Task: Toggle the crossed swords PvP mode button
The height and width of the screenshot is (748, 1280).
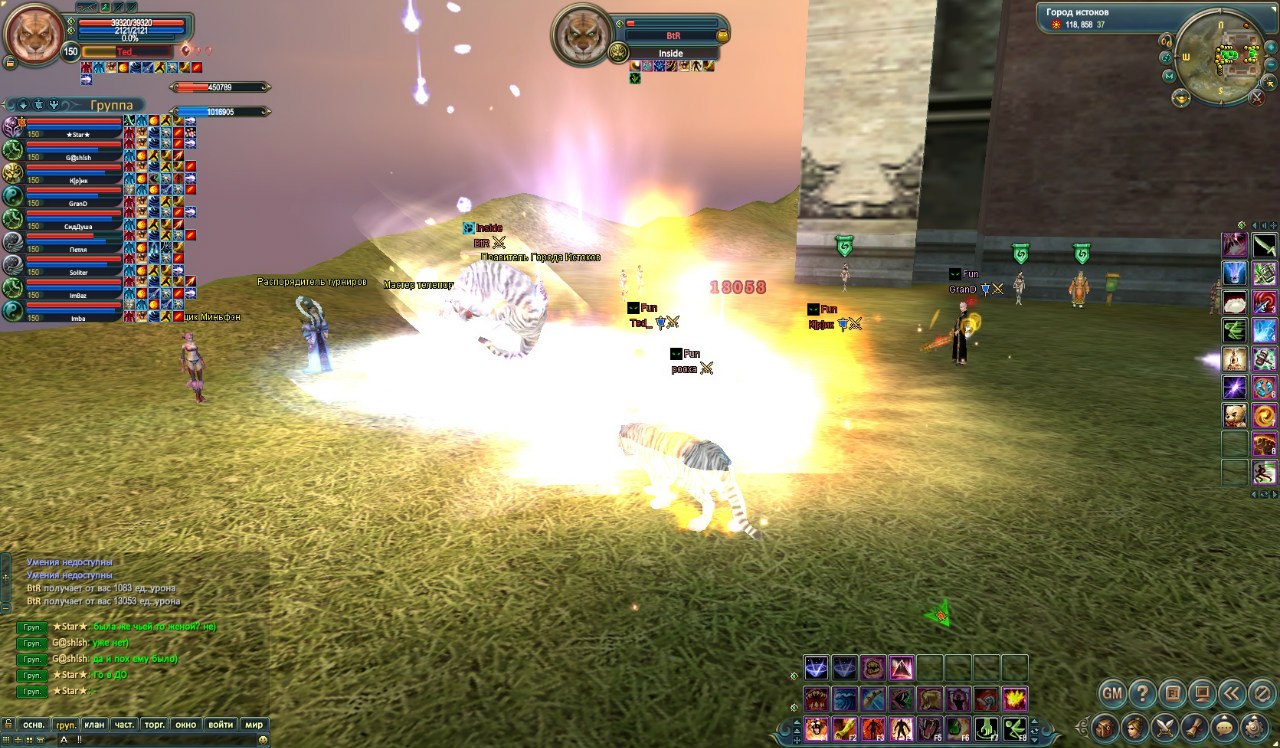Action: coord(1258,97)
